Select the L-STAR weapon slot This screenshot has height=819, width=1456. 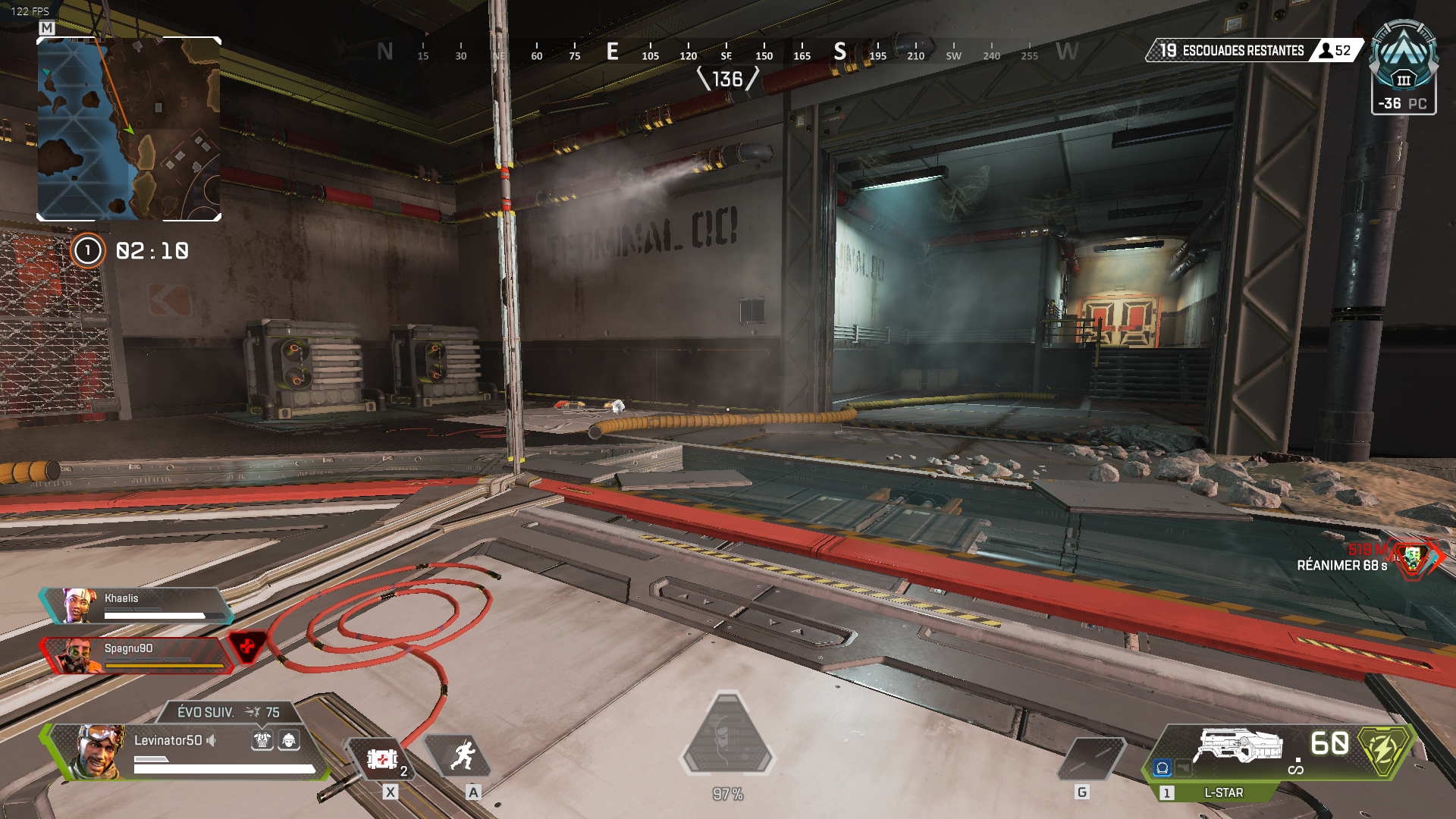click(1238, 747)
